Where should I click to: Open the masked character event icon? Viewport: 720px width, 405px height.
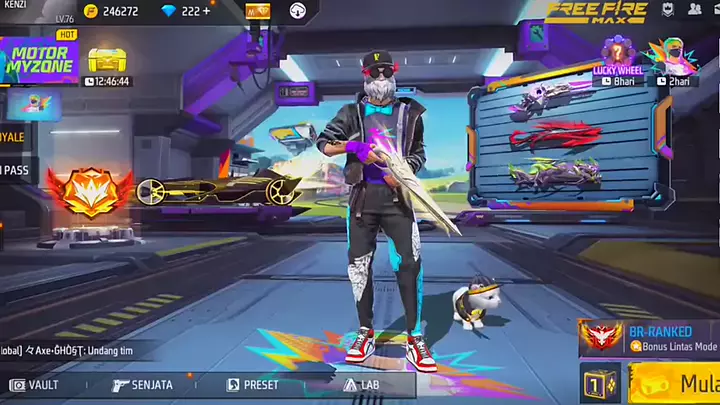click(671, 62)
